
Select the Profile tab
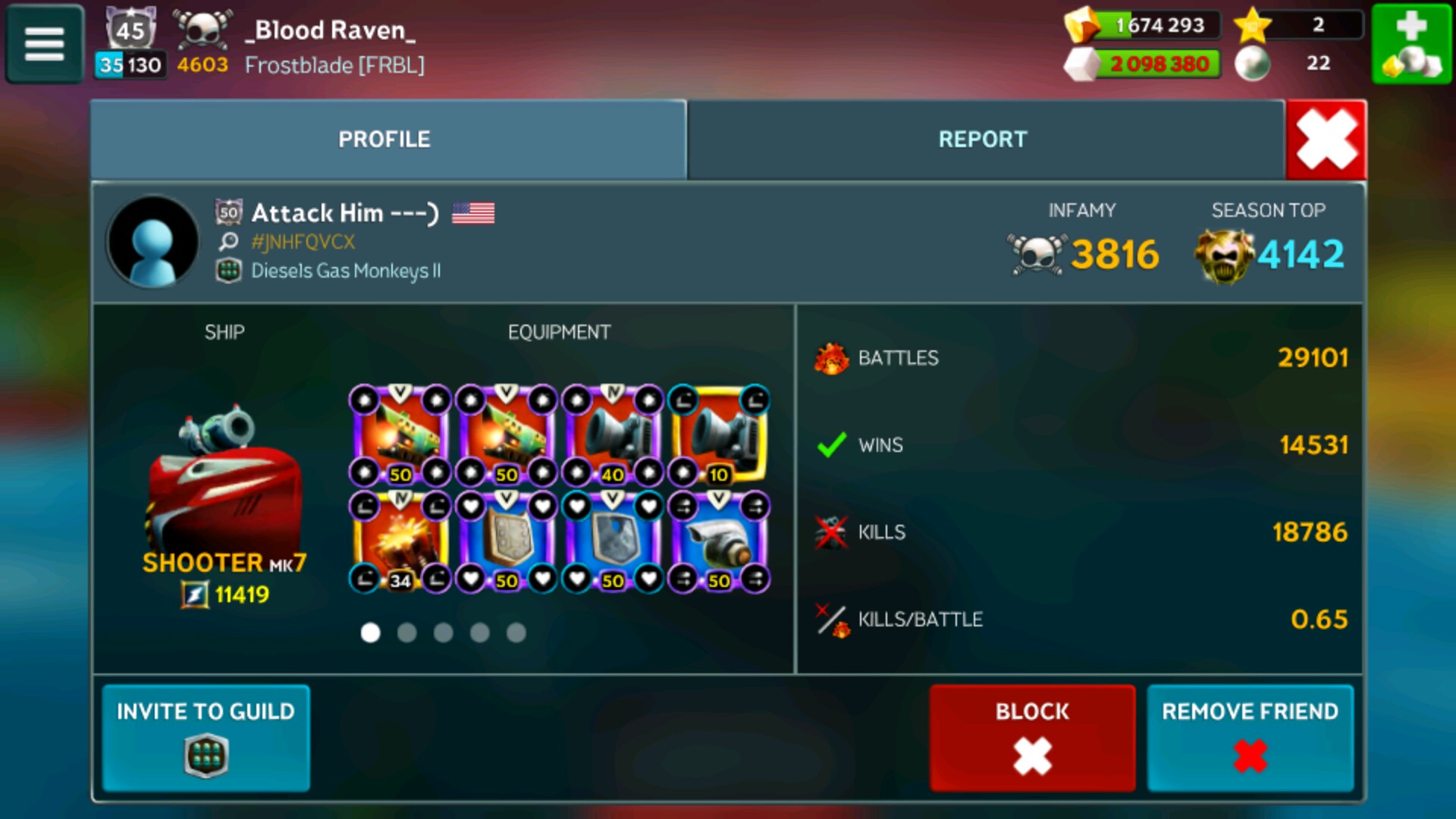384,140
